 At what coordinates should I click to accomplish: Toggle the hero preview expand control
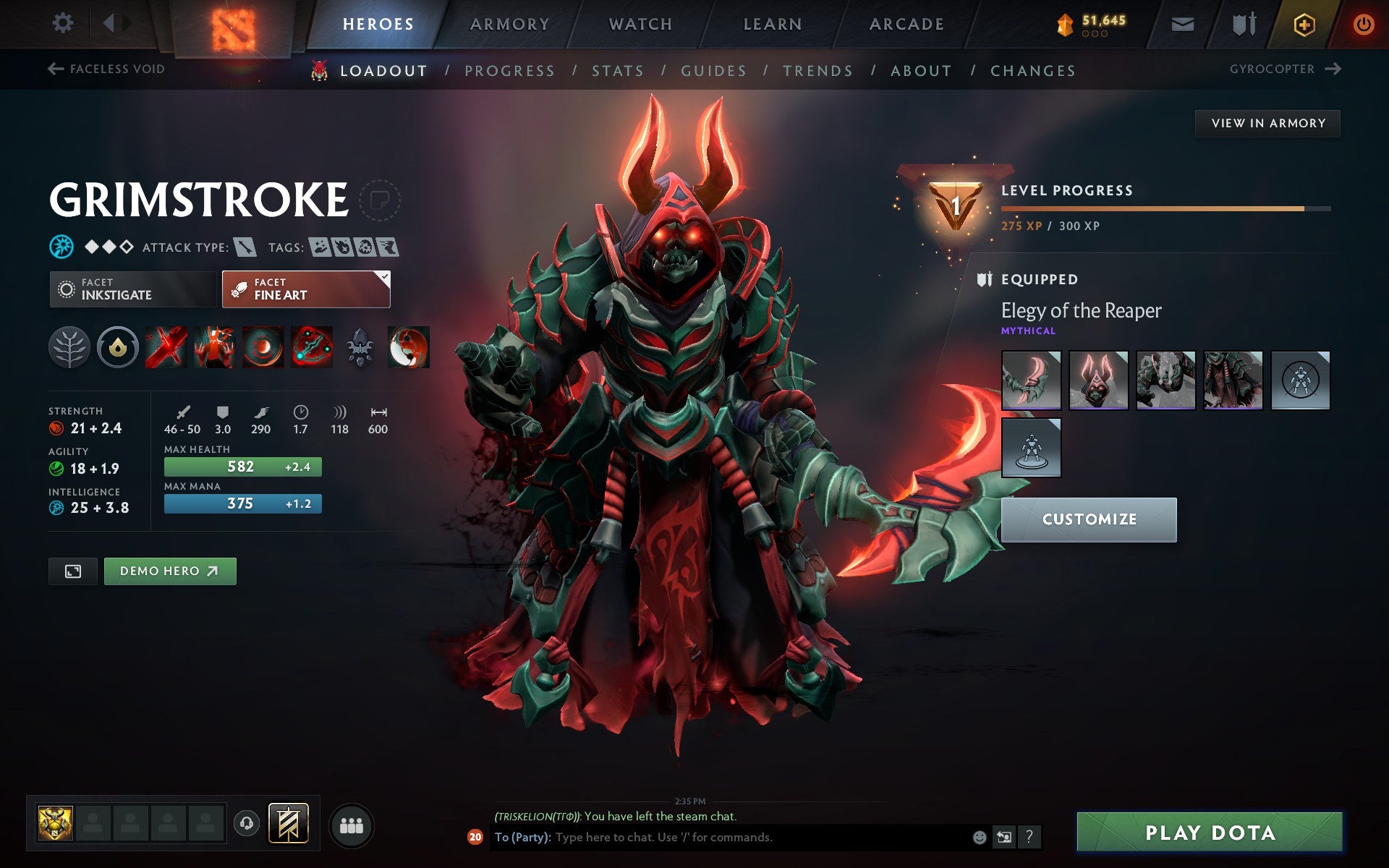(x=72, y=571)
